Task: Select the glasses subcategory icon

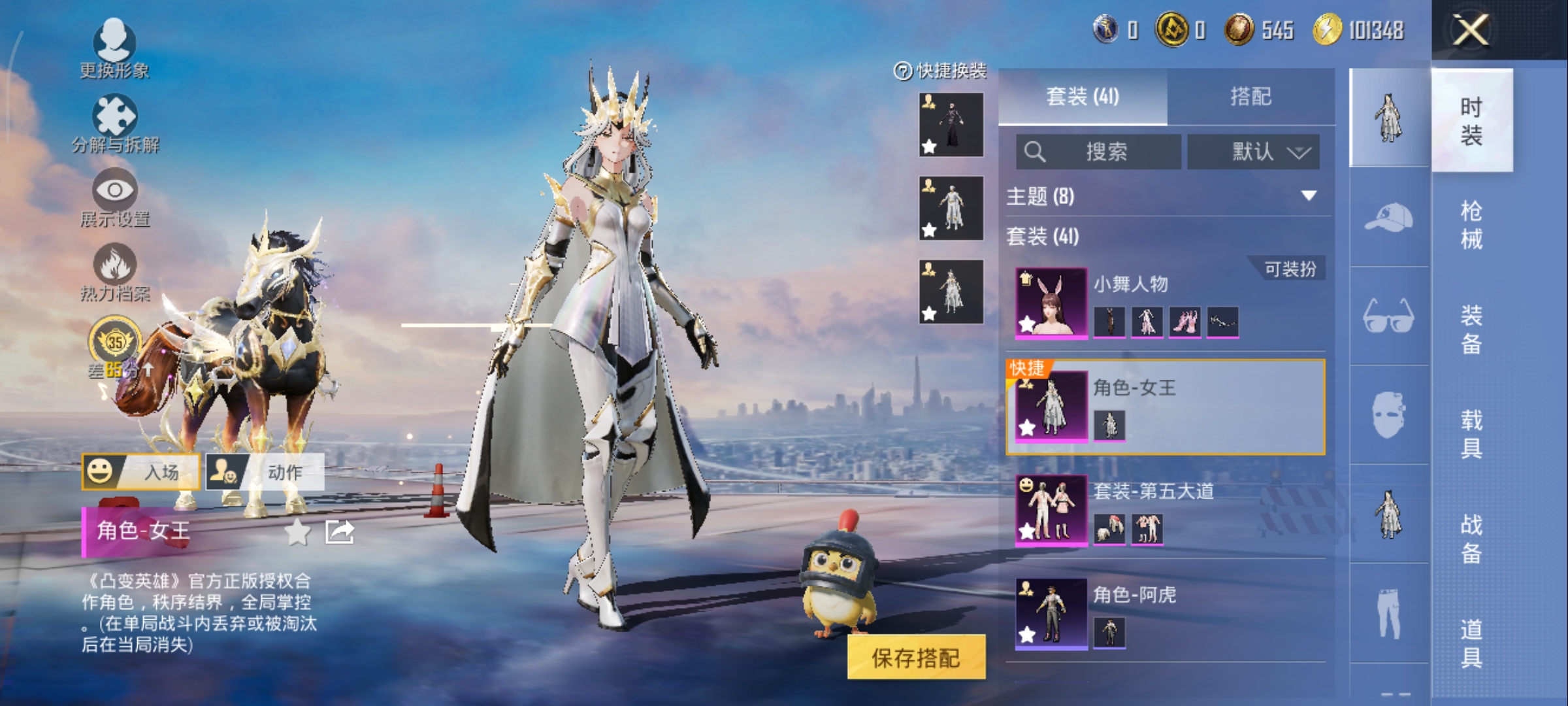Action: (1389, 316)
